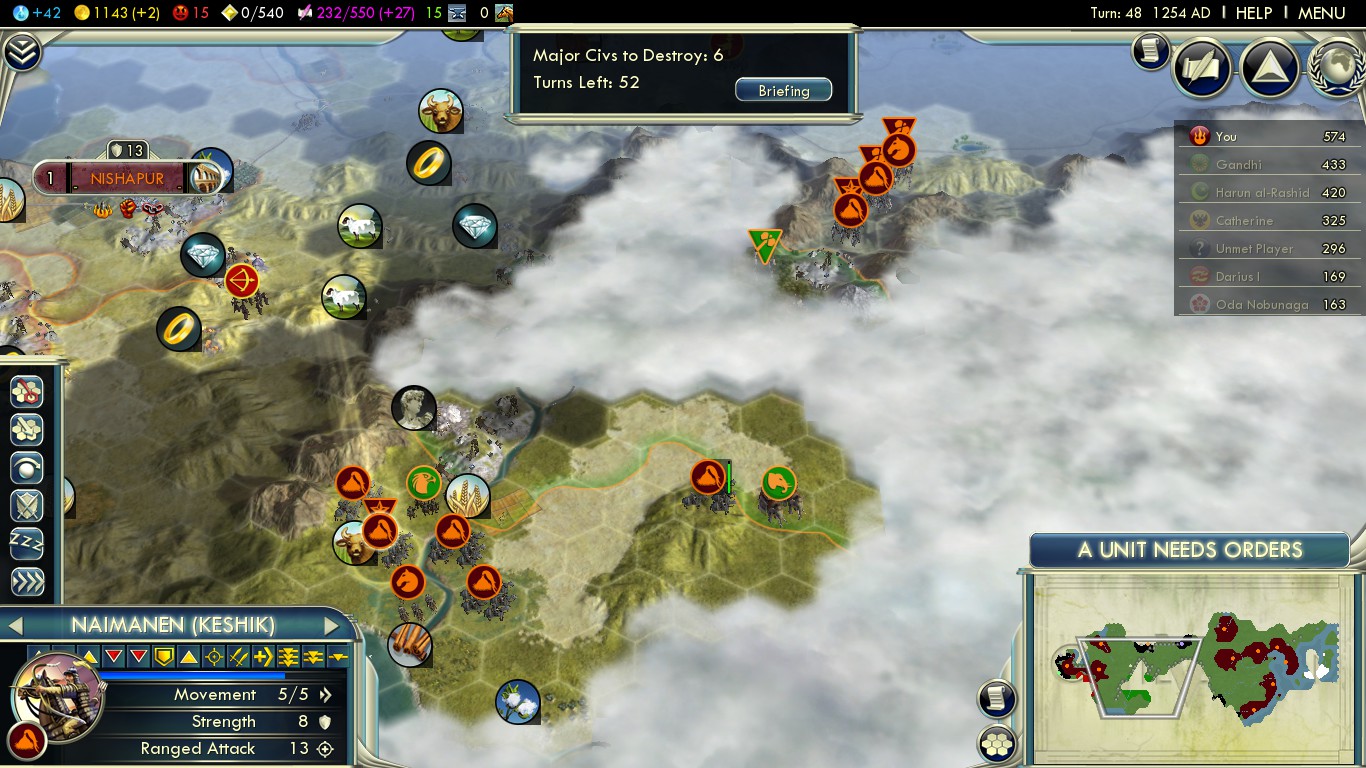This screenshot has height=768, width=1366.
Task: Open the scenario Briefing
Action: 783,91
